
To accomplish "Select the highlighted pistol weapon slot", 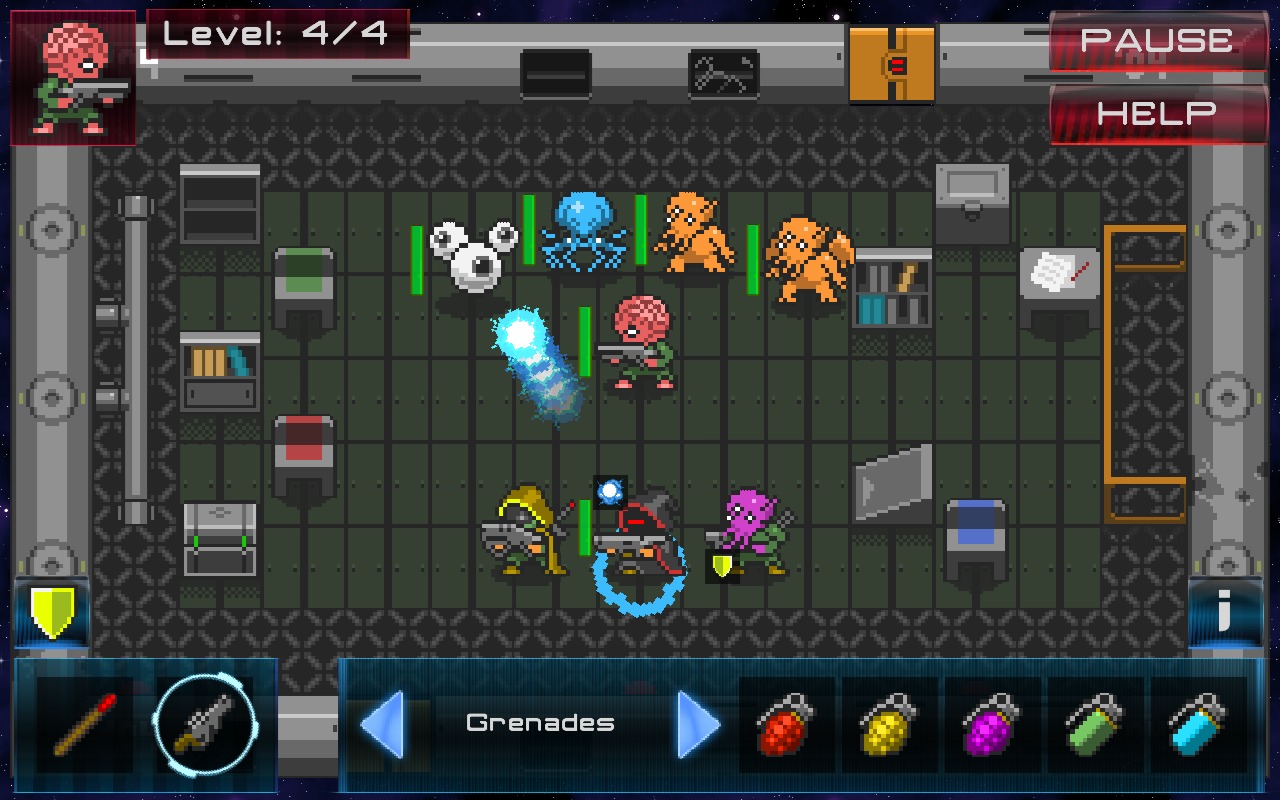I will [204, 724].
